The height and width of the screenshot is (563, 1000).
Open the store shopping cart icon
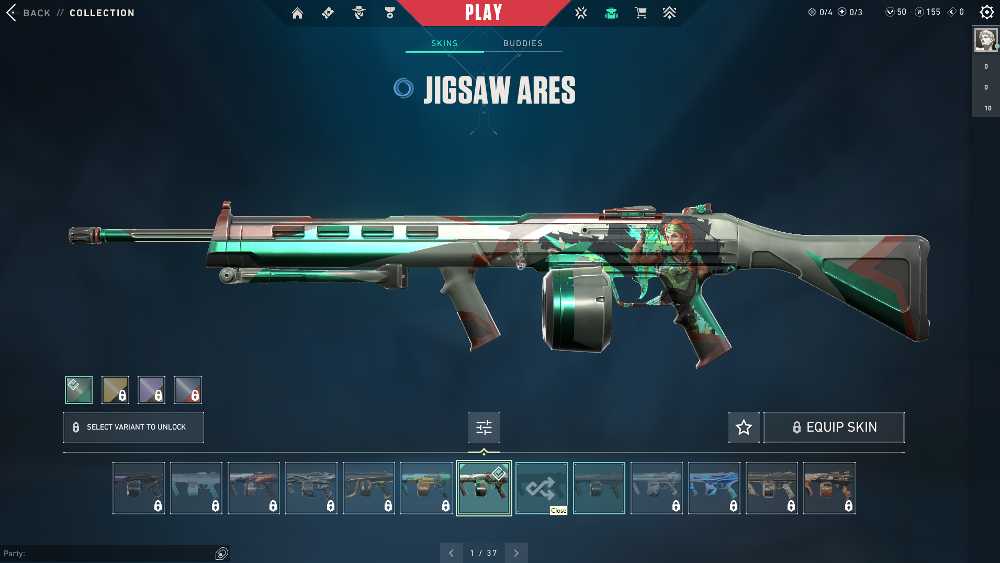[641, 13]
